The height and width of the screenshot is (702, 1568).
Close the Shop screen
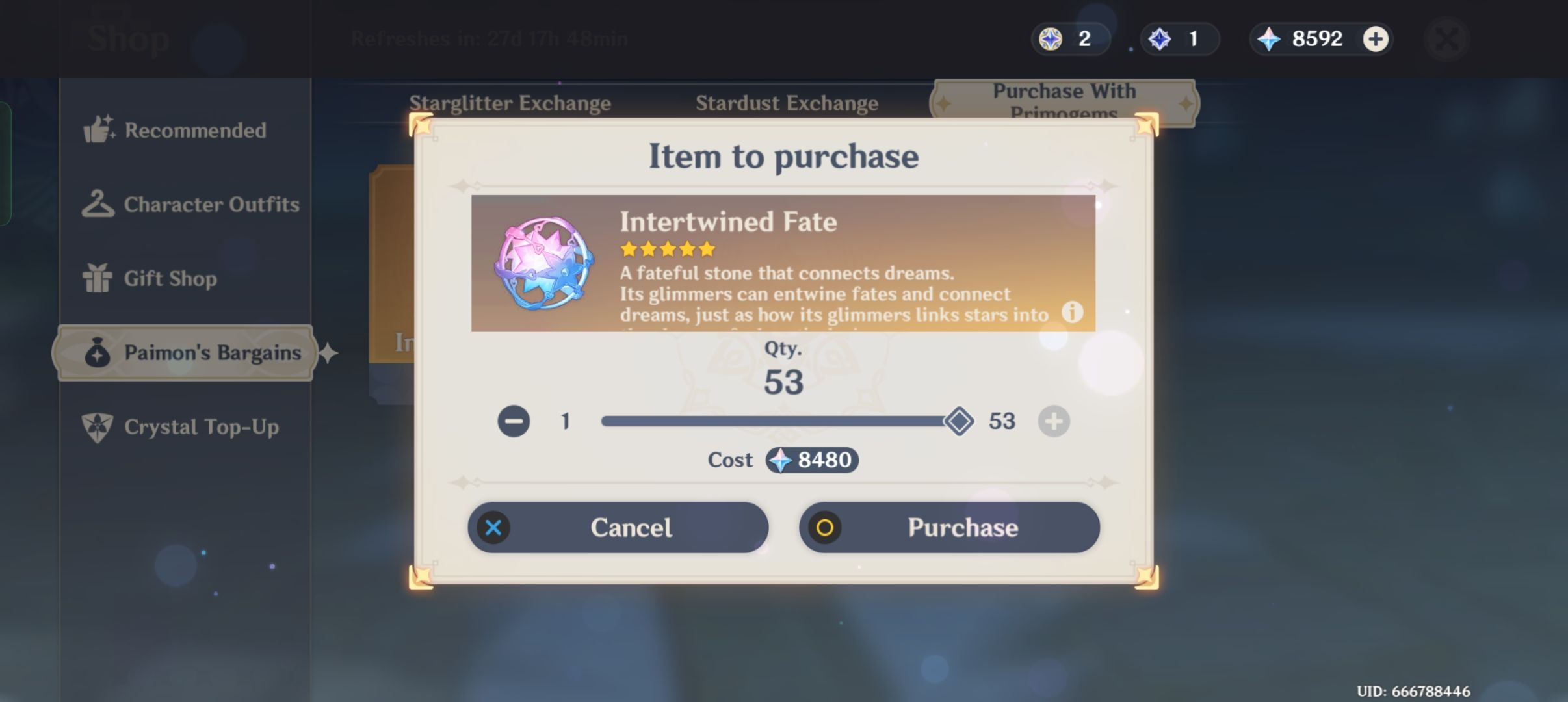click(x=1446, y=38)
